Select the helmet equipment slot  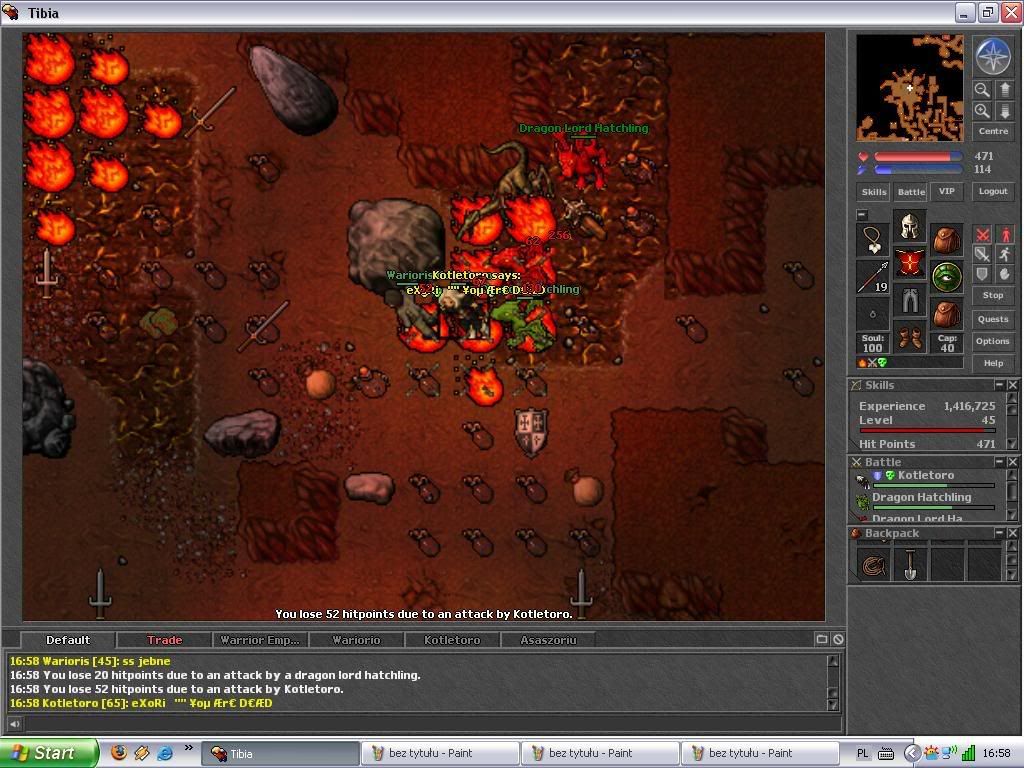(909, 226)
